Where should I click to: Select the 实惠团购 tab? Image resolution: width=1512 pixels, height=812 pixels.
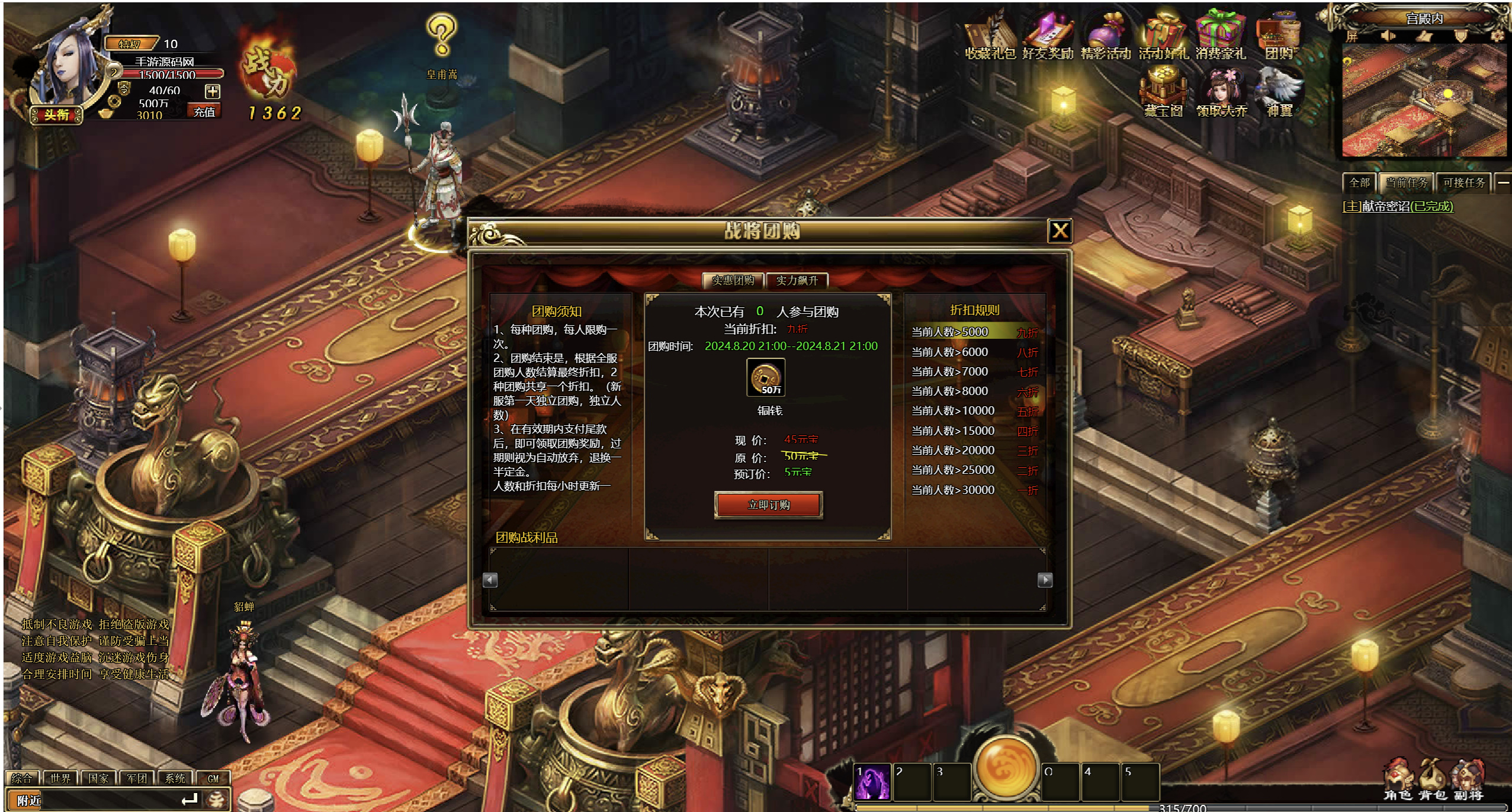coord(733,280)
